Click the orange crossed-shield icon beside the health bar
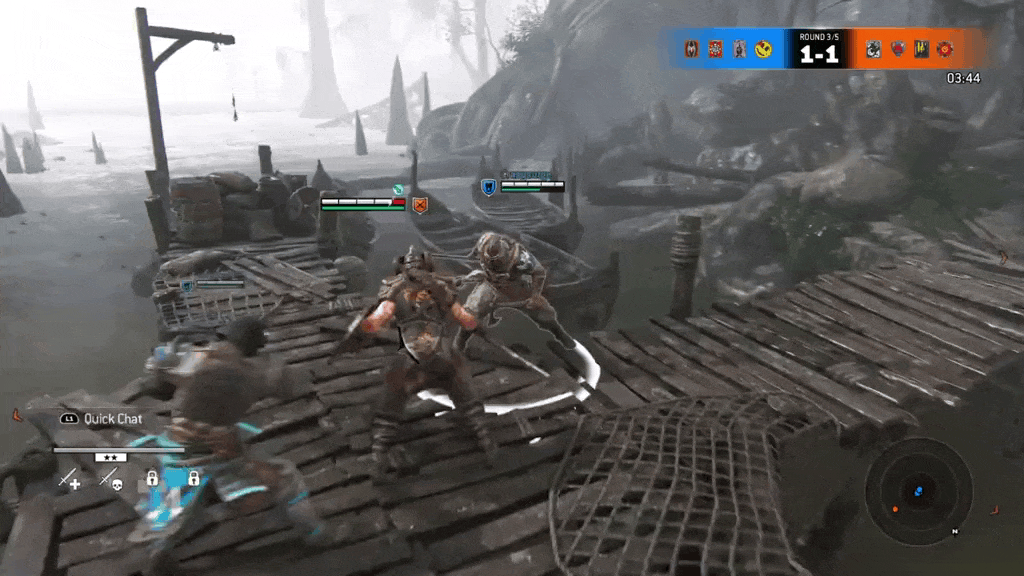This screenshot has width=1024, height=576. coord(420,205)
